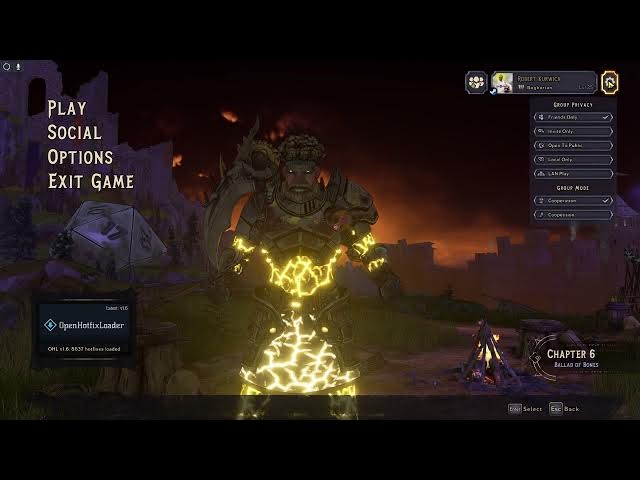640x480 pixels.
Task: Open the Social menu
Action: pos(74,132)
